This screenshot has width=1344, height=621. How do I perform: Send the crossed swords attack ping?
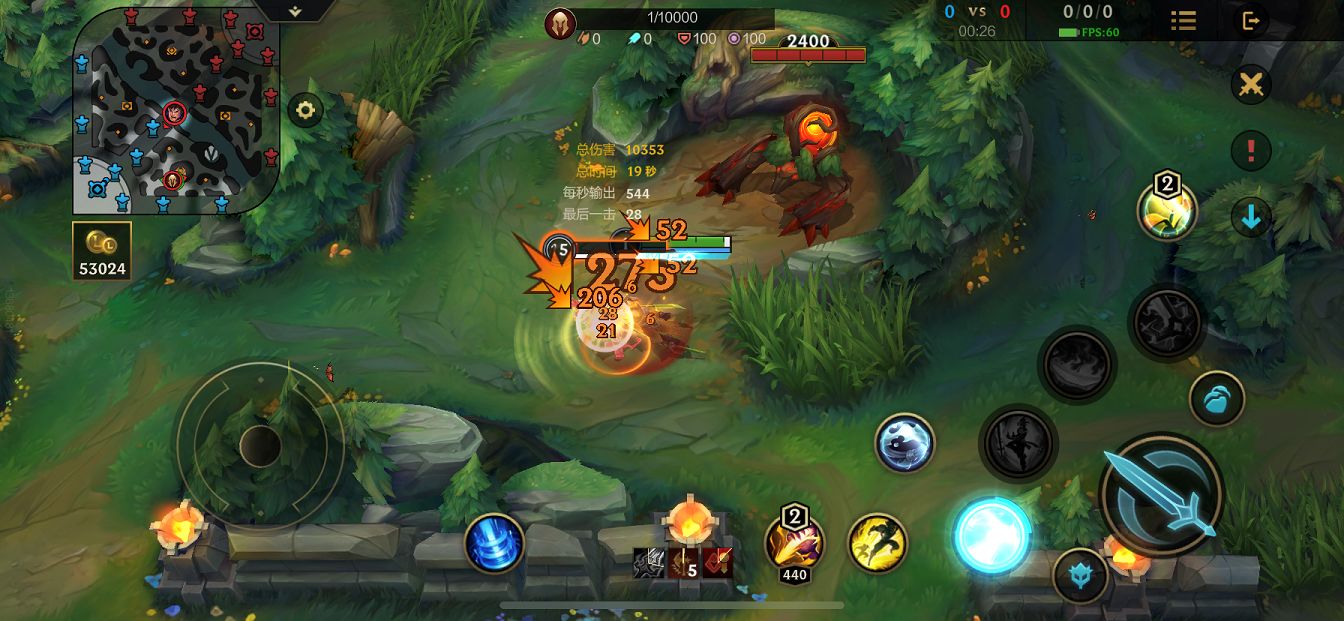pyautogui.click(x=1250, y=85)
